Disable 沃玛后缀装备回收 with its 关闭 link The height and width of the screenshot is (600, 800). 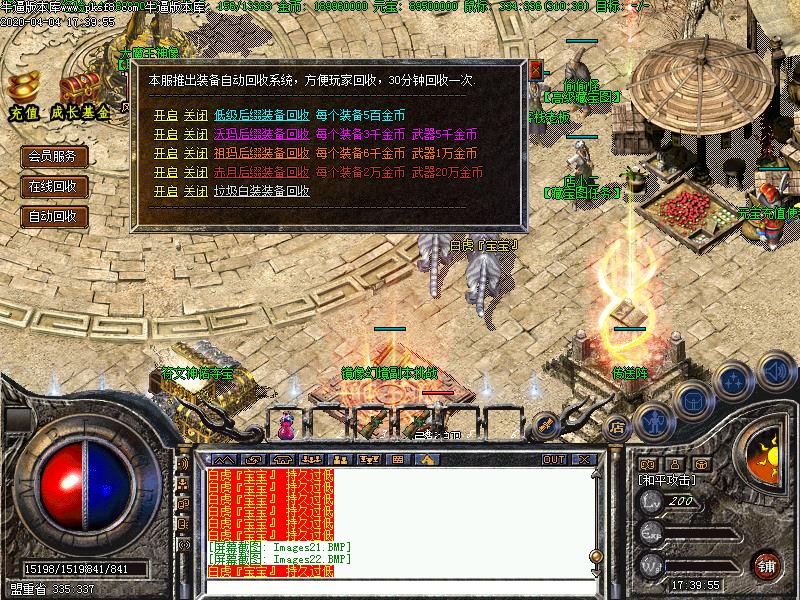[195, 134]
